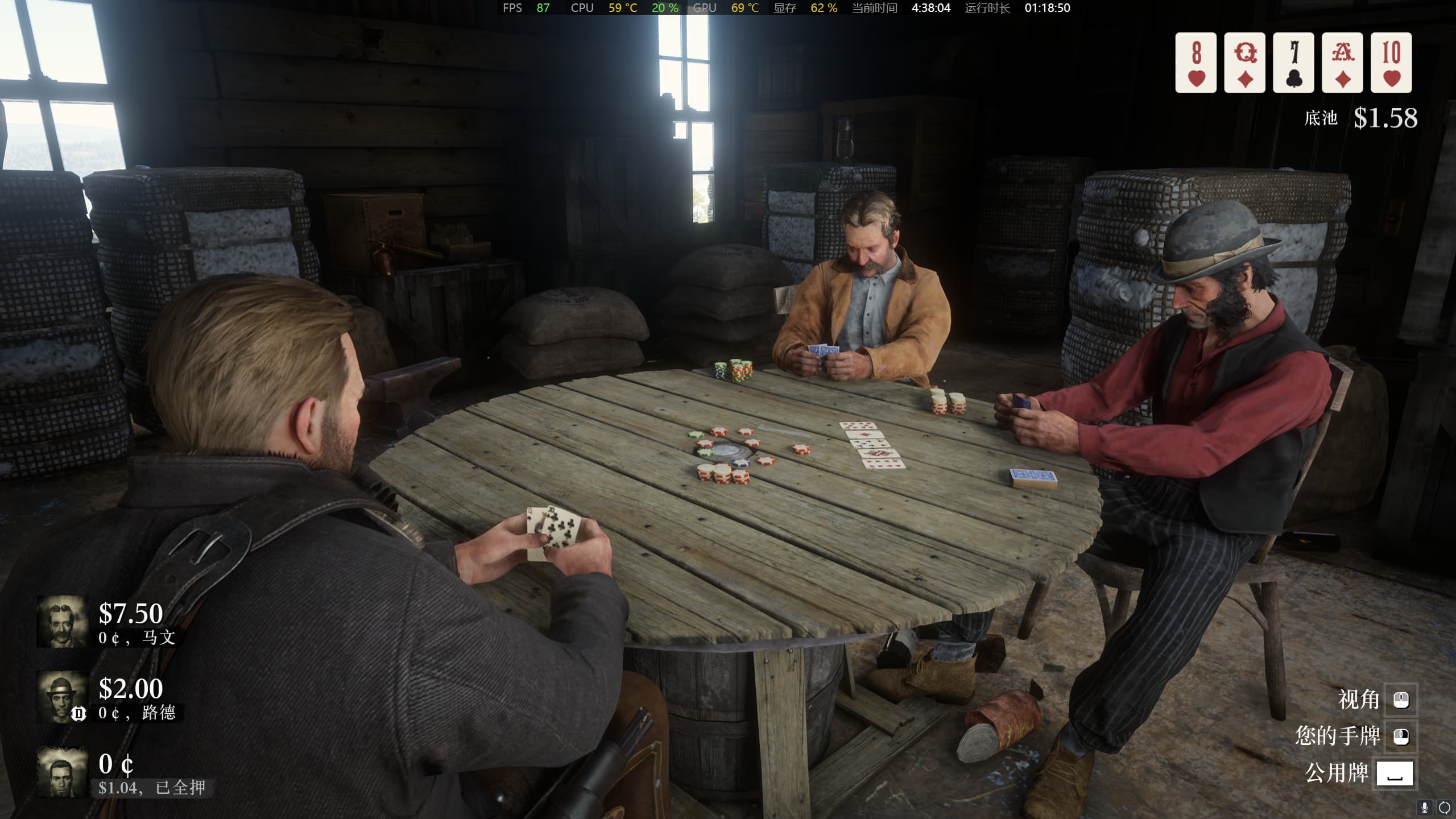Click the circular arrows overlay icon
The width and height of the screenshot is (1456, 819).
[x=1444, y=808]
